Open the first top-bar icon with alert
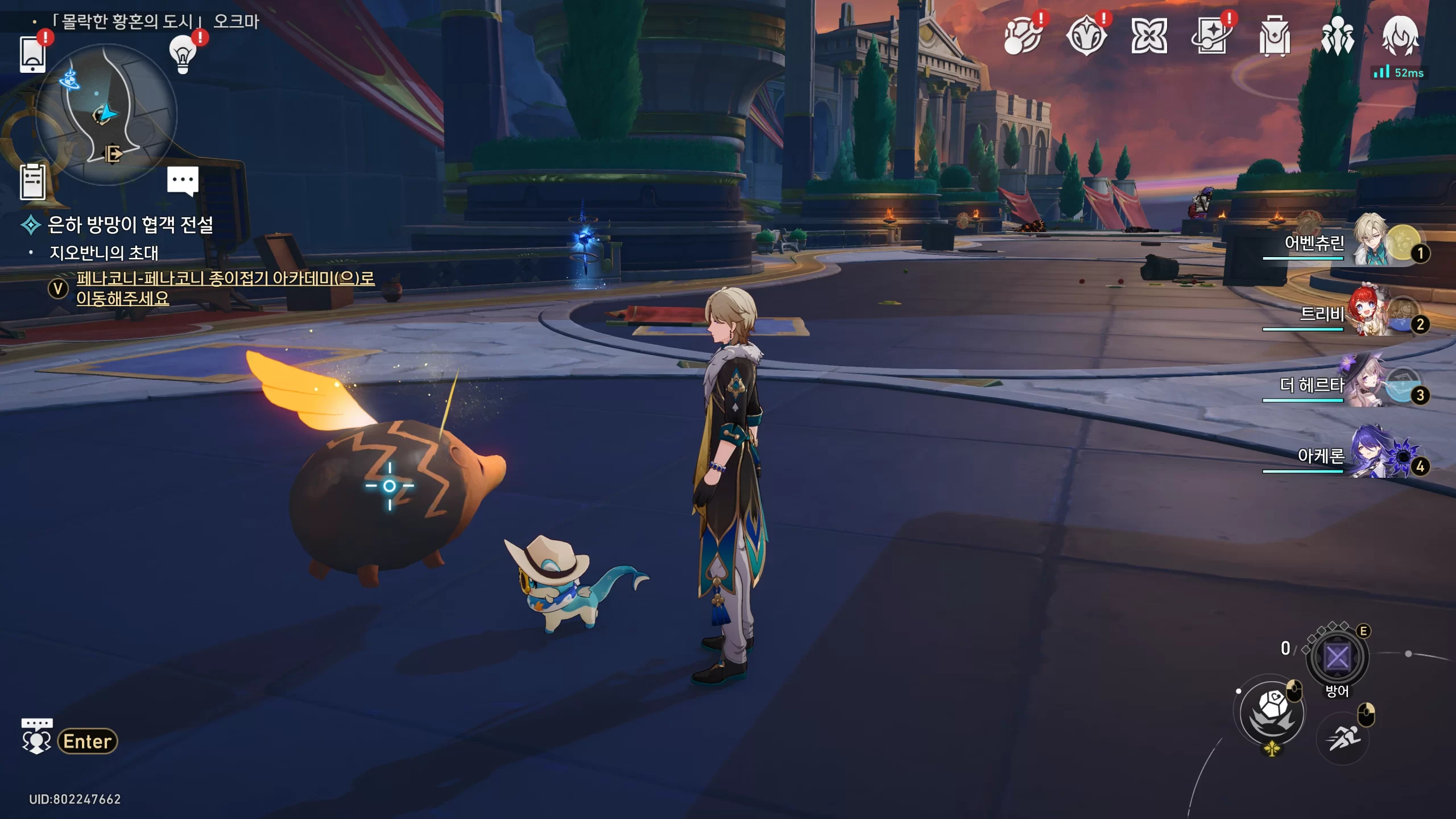The image size is (1456, 819). [1022, 36]
